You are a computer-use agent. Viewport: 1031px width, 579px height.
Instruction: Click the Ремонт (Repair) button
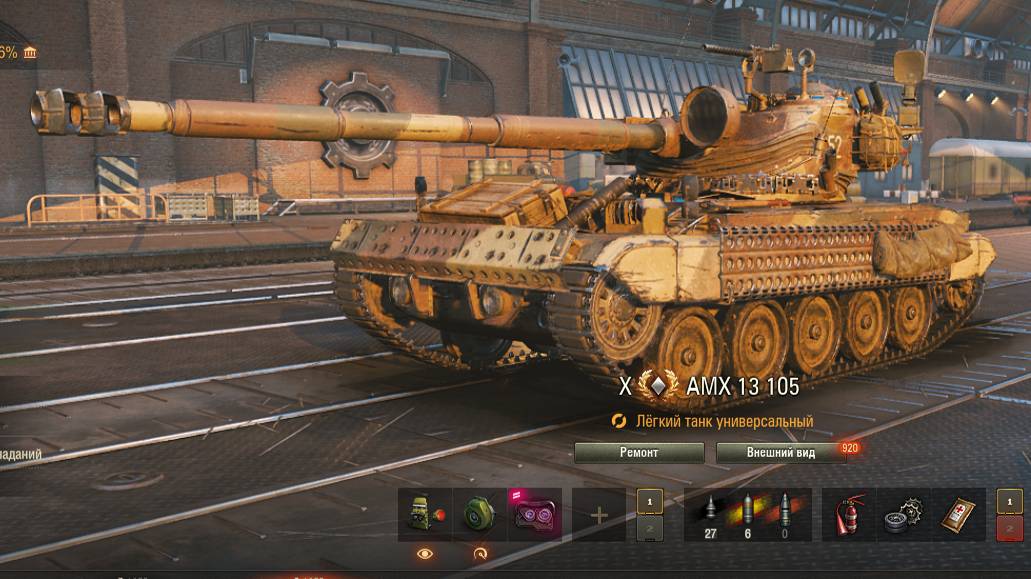[x=639, y=452]
